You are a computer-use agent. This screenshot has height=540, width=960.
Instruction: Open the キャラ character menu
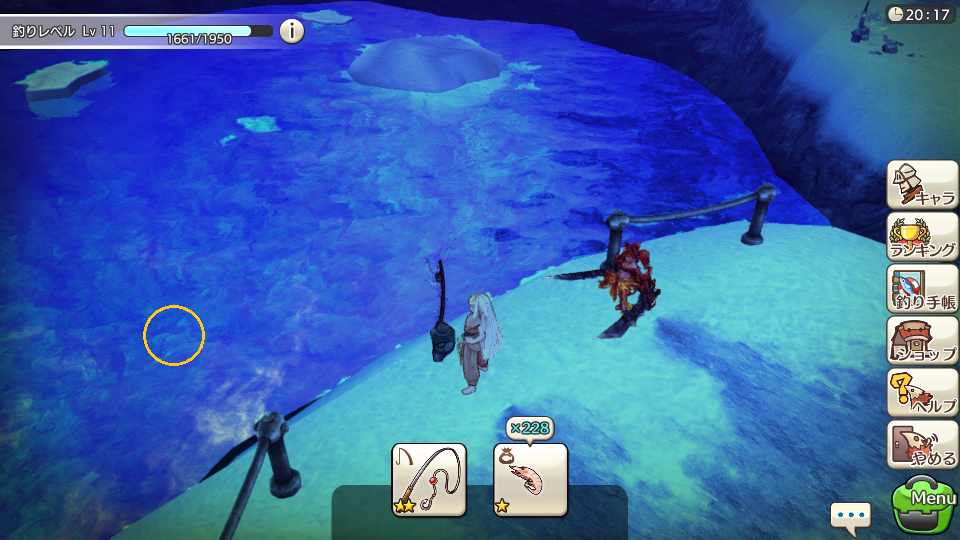click(922, 185)
